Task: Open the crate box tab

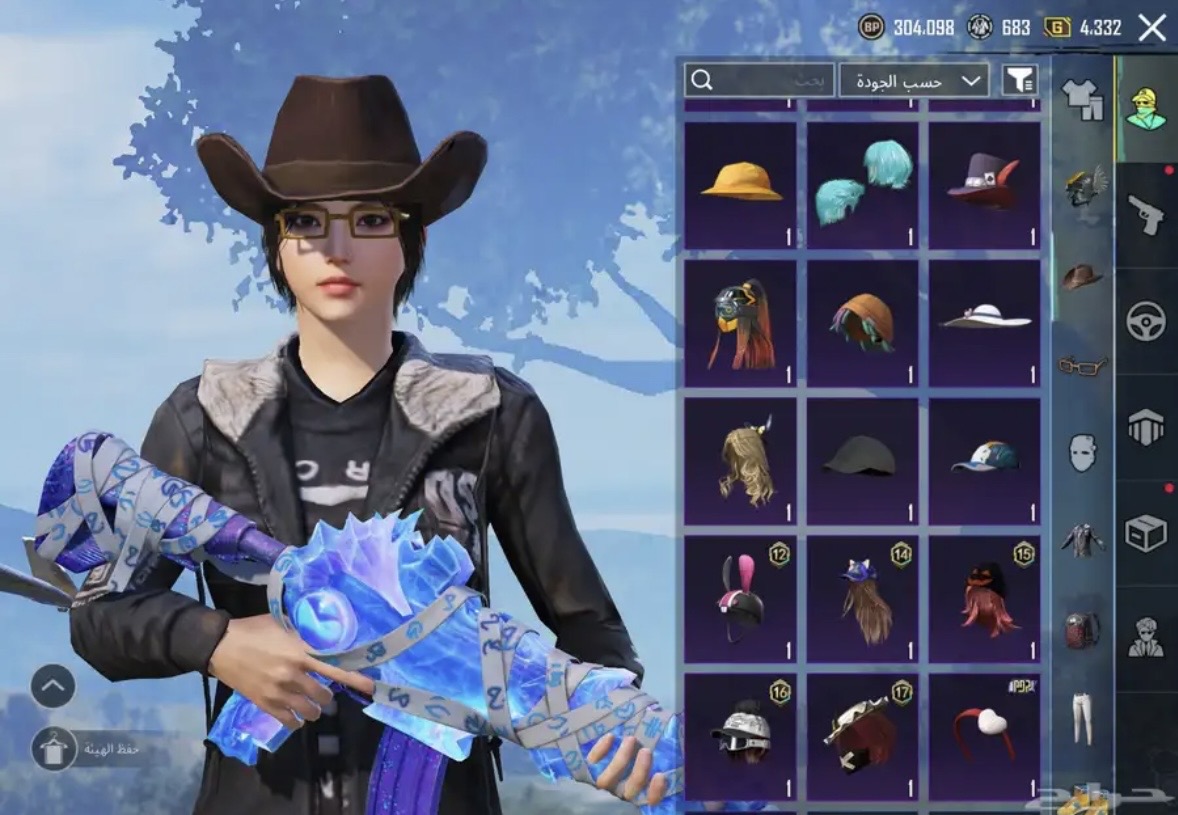Action: pos(1146,533)
